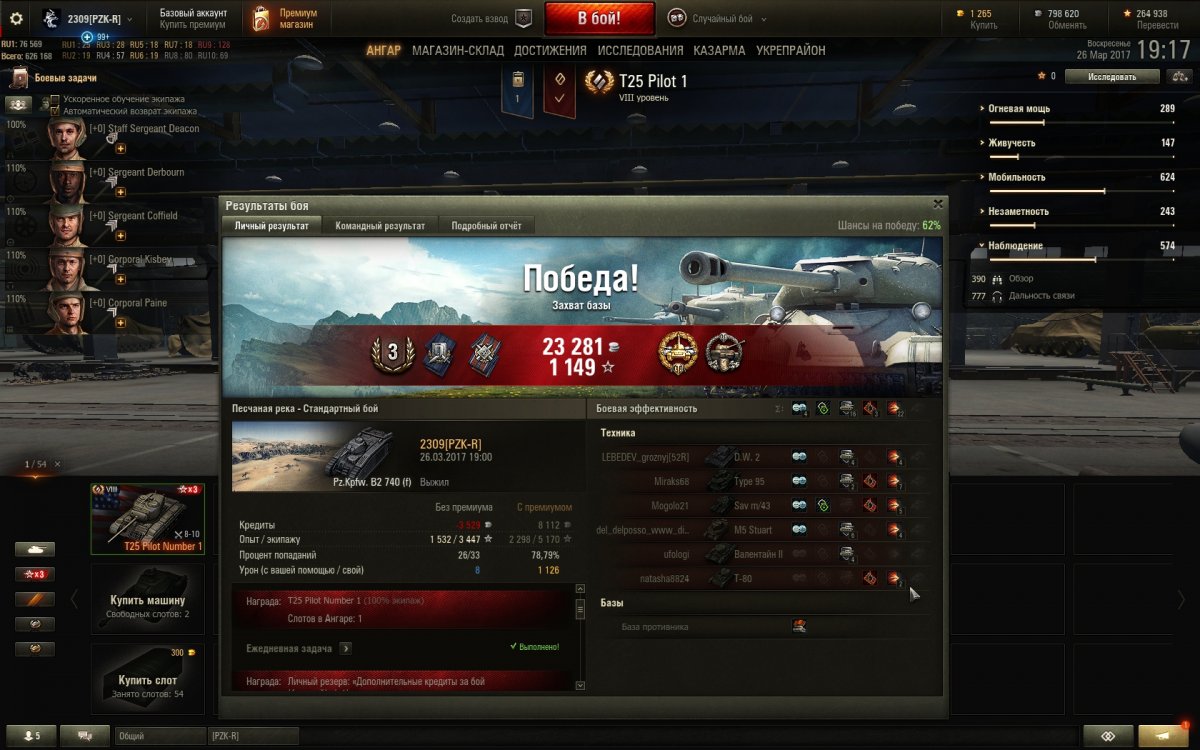Open the Премиум магазин
The image size is (1200, 750).
pos(286,18)
